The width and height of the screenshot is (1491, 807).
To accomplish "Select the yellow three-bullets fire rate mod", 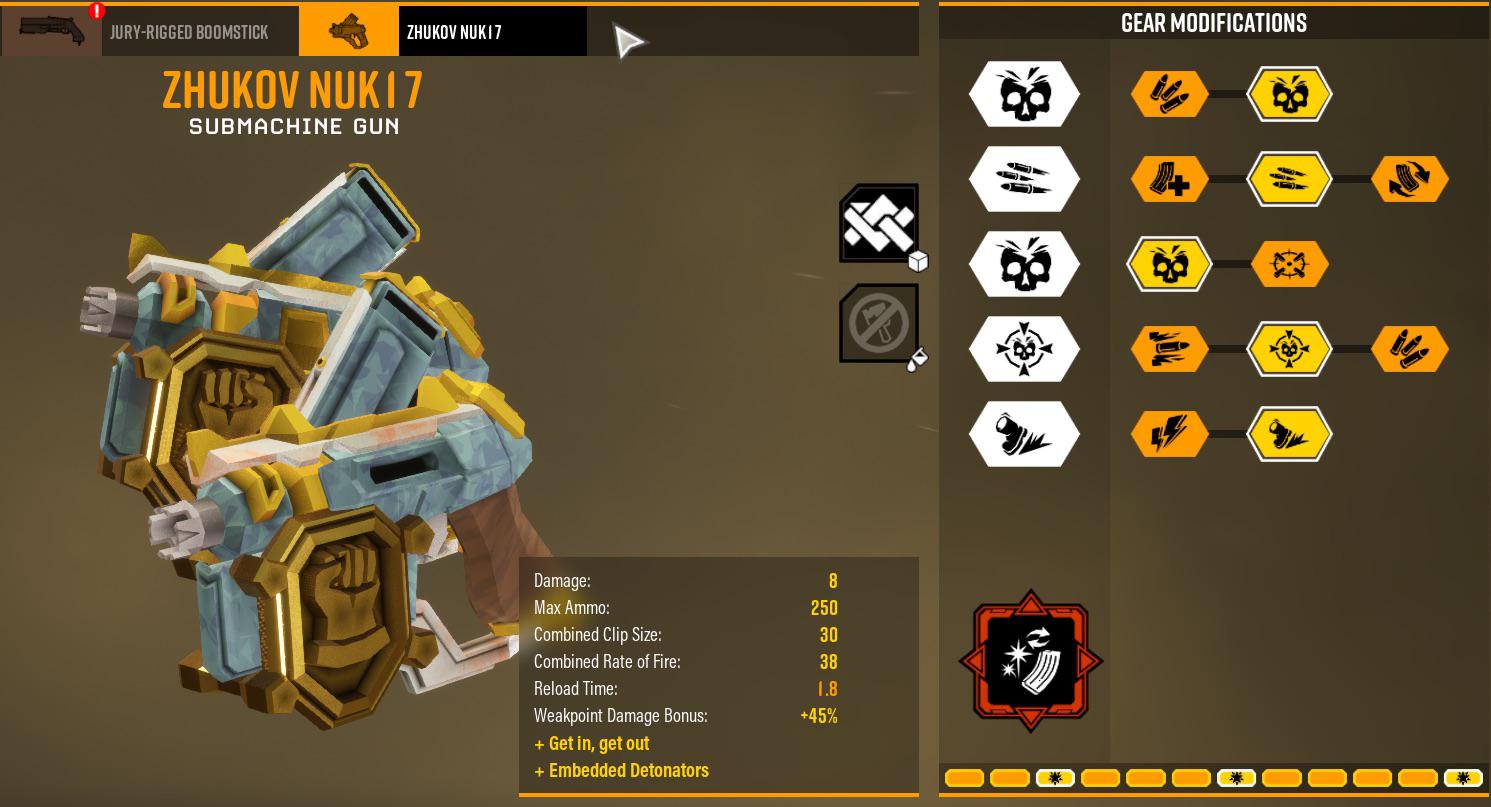I will (x=1289, y=180).
